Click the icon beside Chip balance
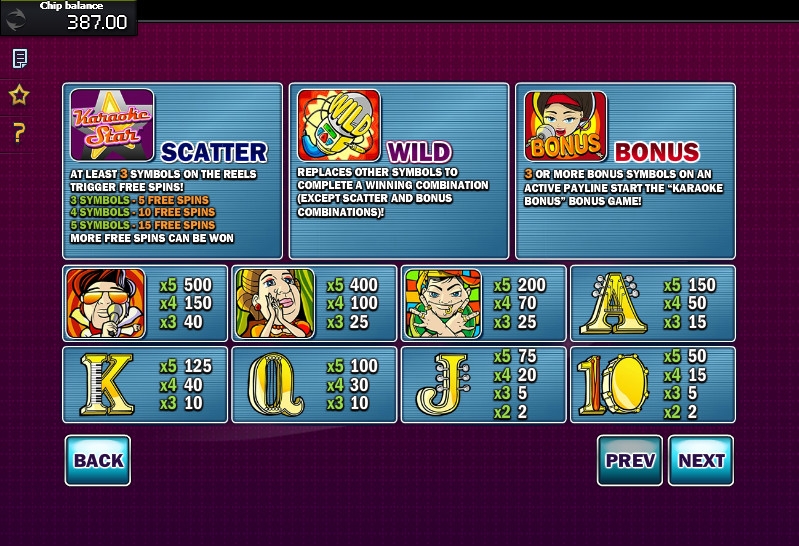 [17, 19]
